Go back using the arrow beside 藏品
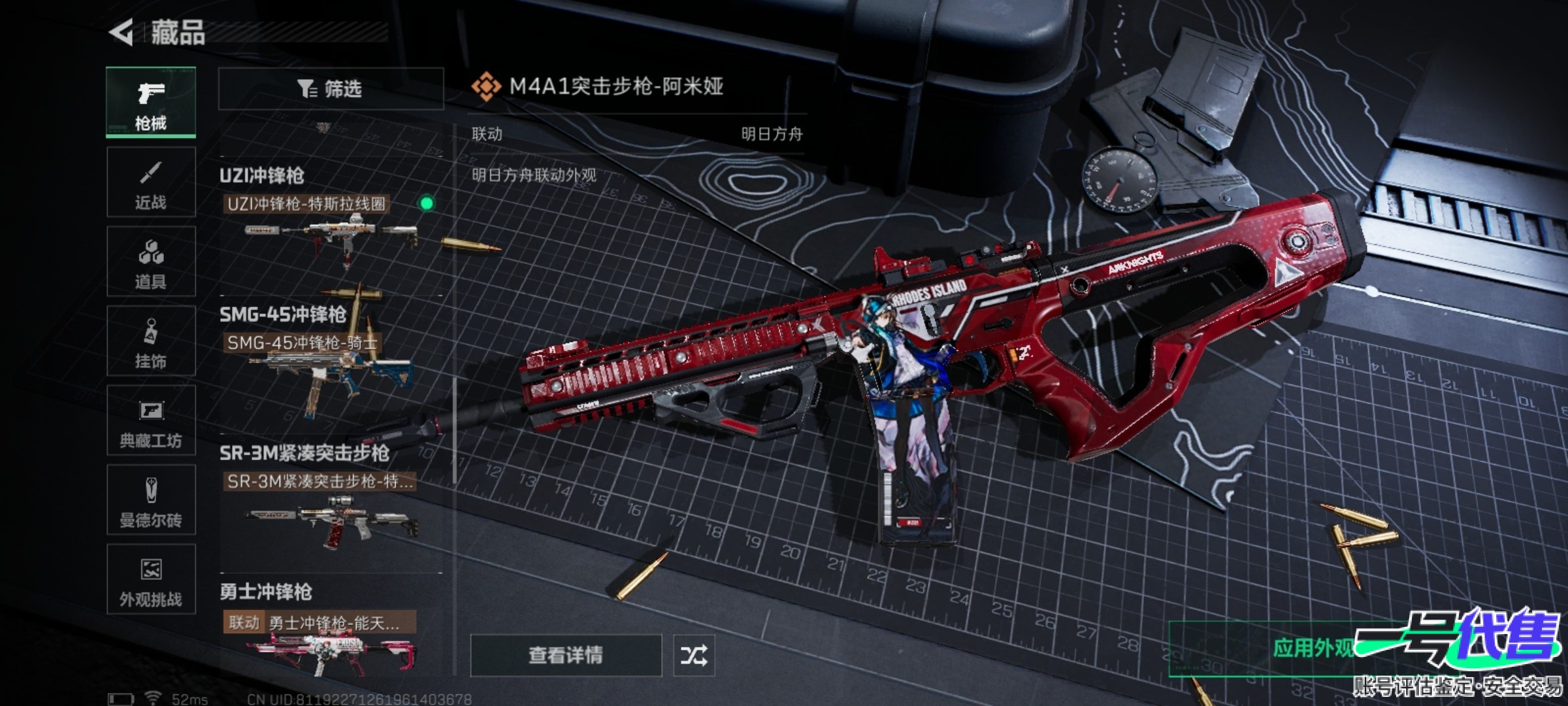 tap(122, 32)
